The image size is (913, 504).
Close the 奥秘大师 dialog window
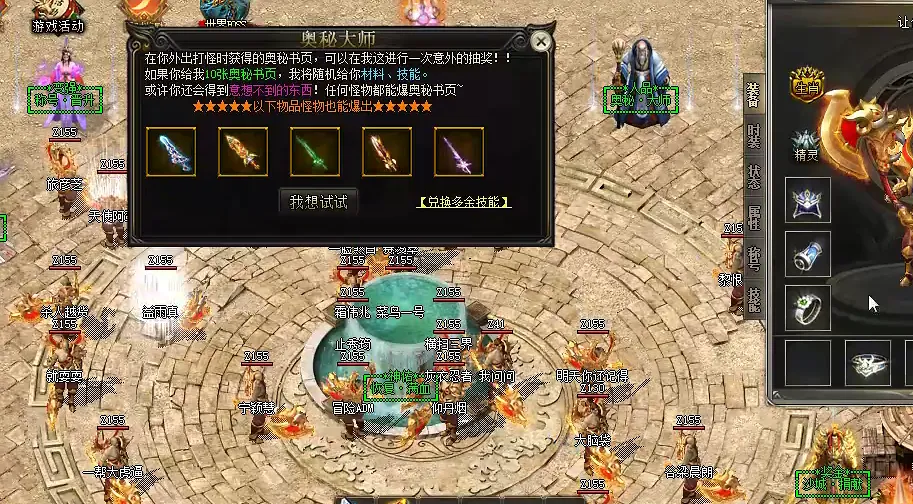click(x=540, y=42)
